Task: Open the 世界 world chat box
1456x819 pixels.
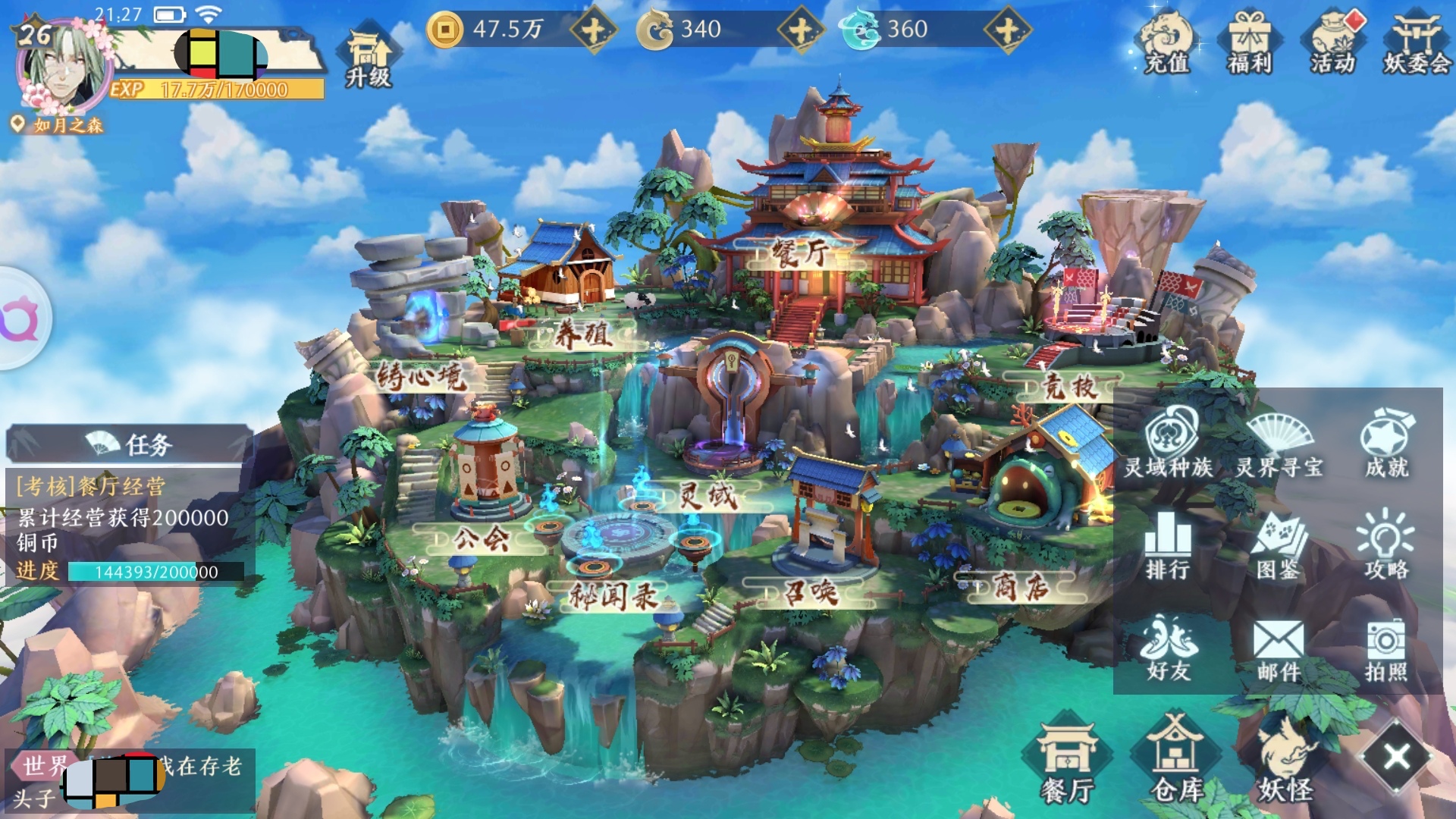Action: [129, 781]
